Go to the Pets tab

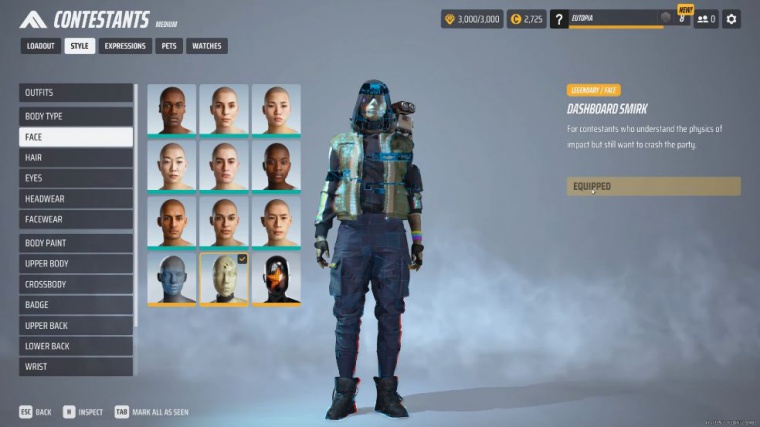(169, 46)
